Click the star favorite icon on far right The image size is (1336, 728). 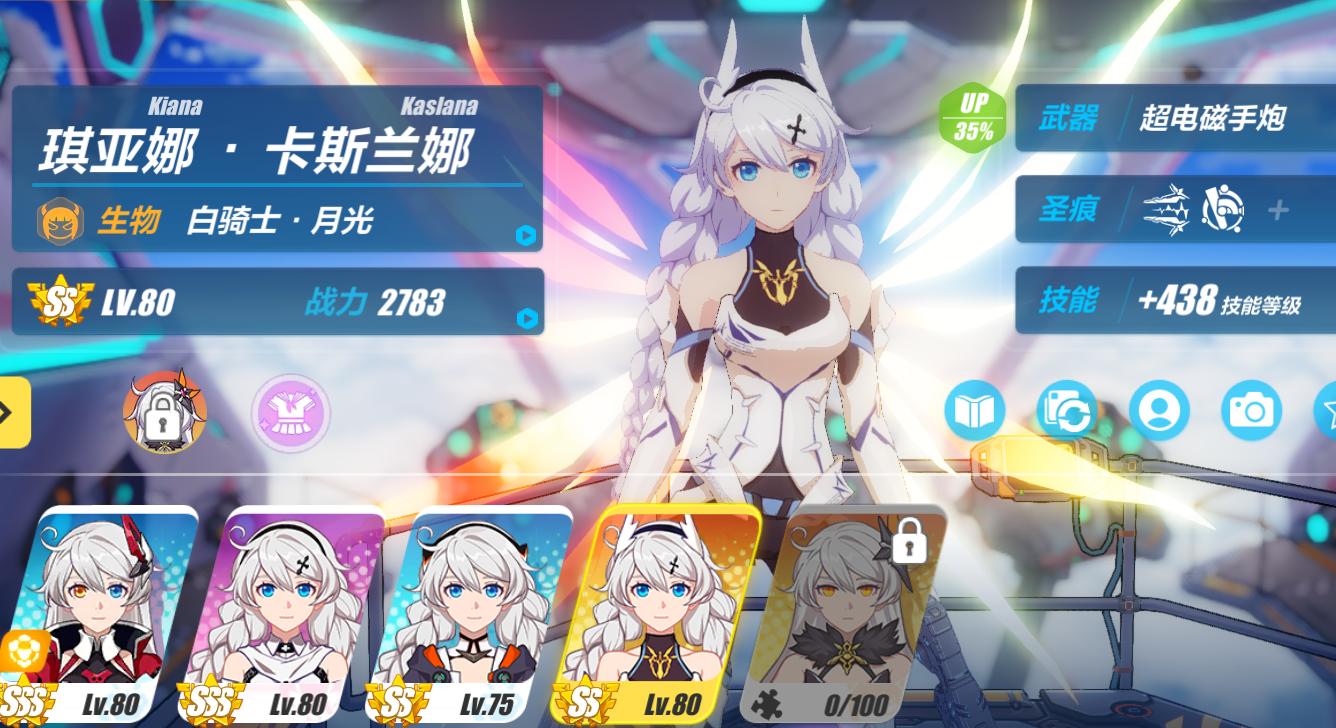1330,410
